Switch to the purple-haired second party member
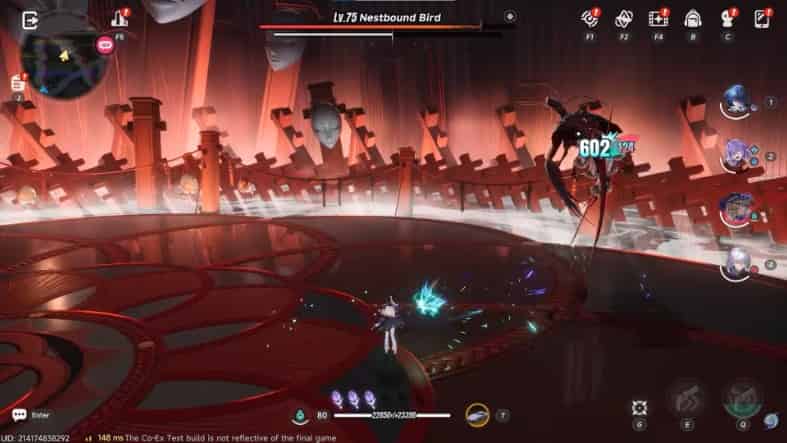The height and width of the screenshot is (443, 787). click(x=737, y=156)
